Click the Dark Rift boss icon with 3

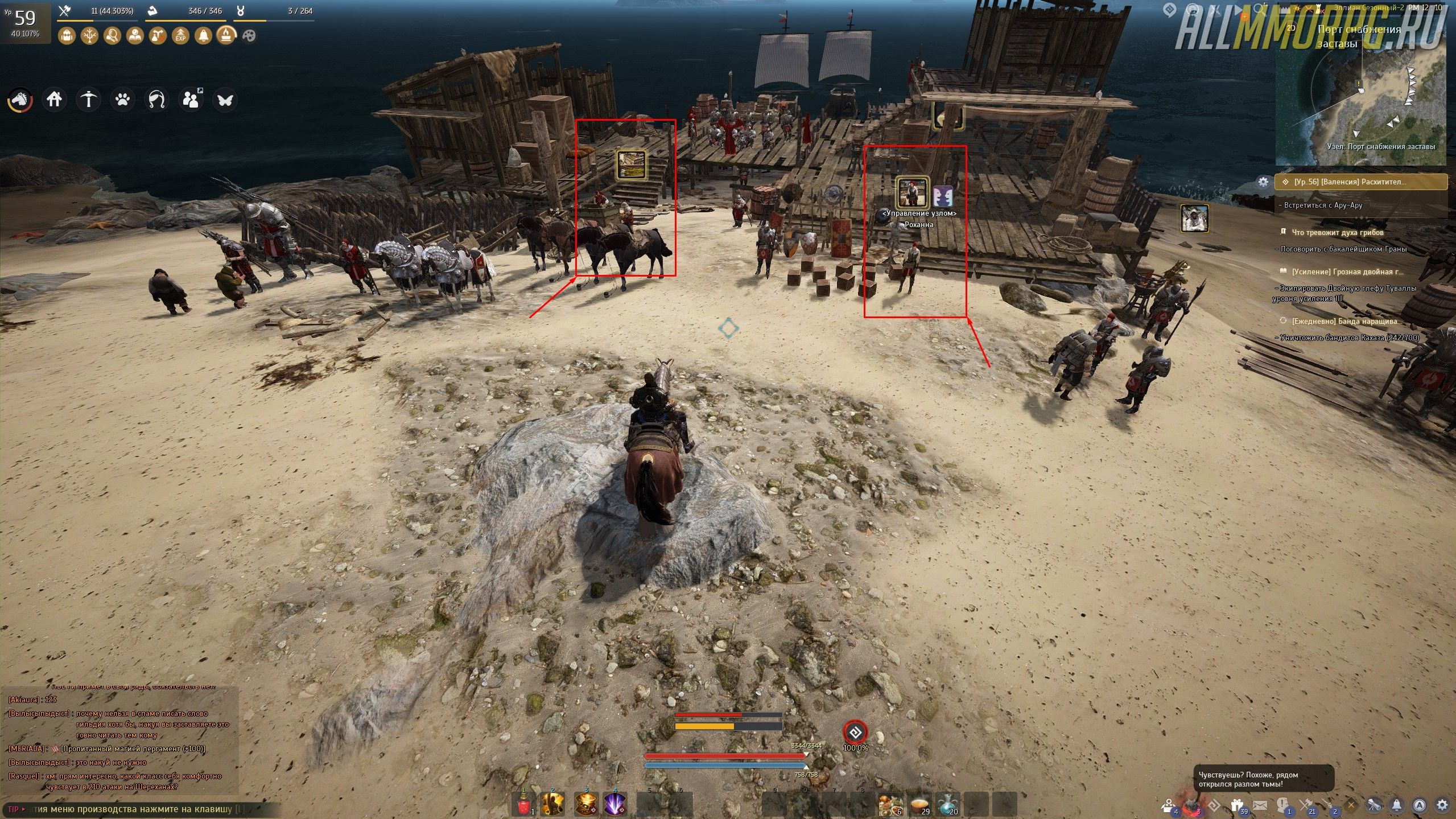(x=1191, y=805)
